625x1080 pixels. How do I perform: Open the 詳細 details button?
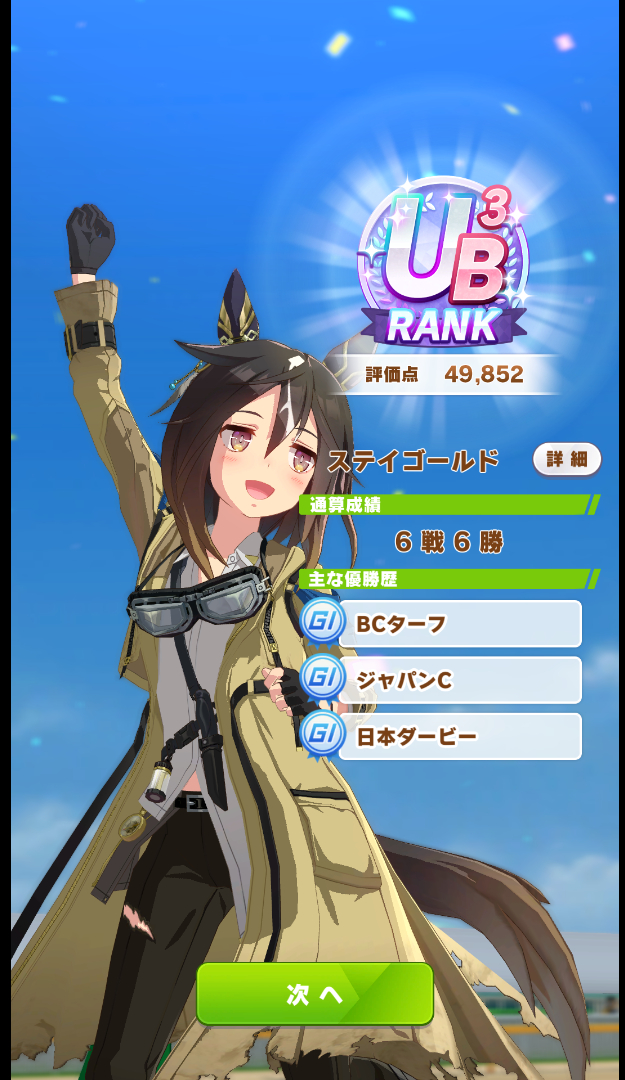click(x=566, y=460)
